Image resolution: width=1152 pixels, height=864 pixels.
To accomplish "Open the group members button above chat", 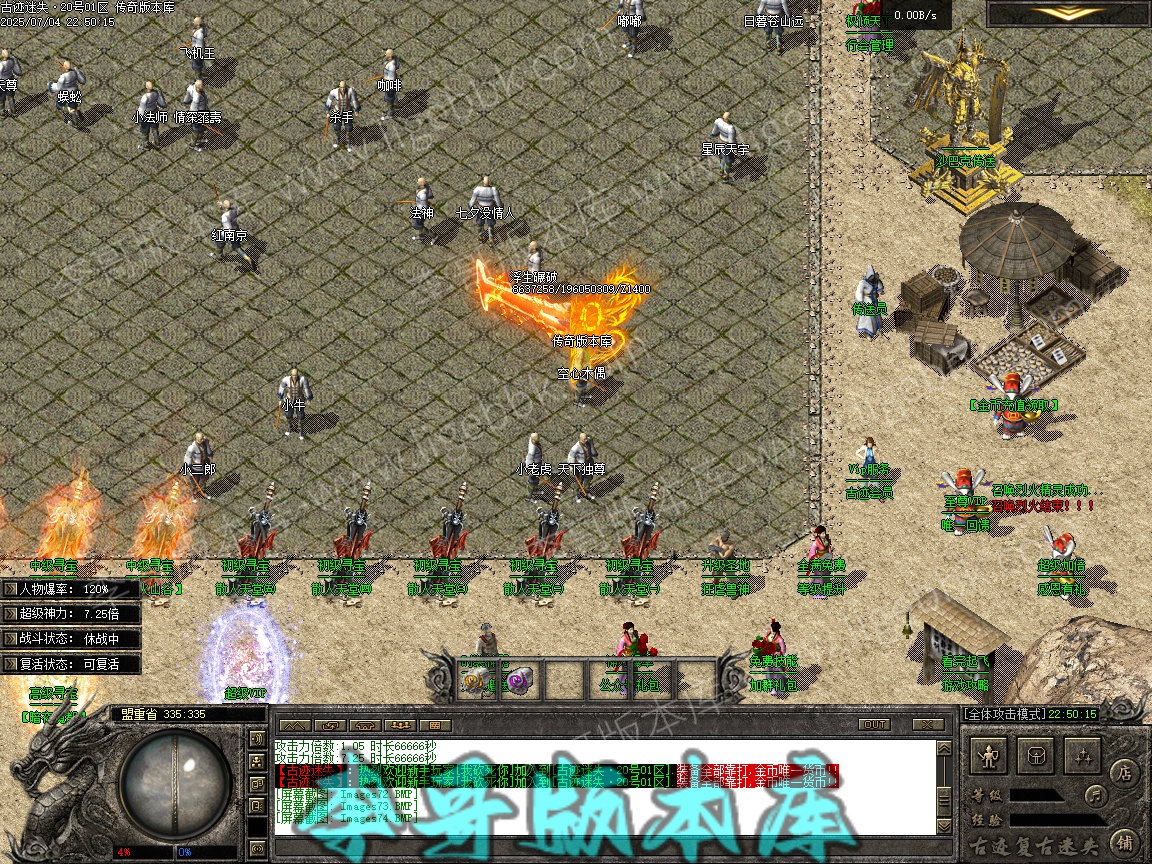I will click(401, 724).
